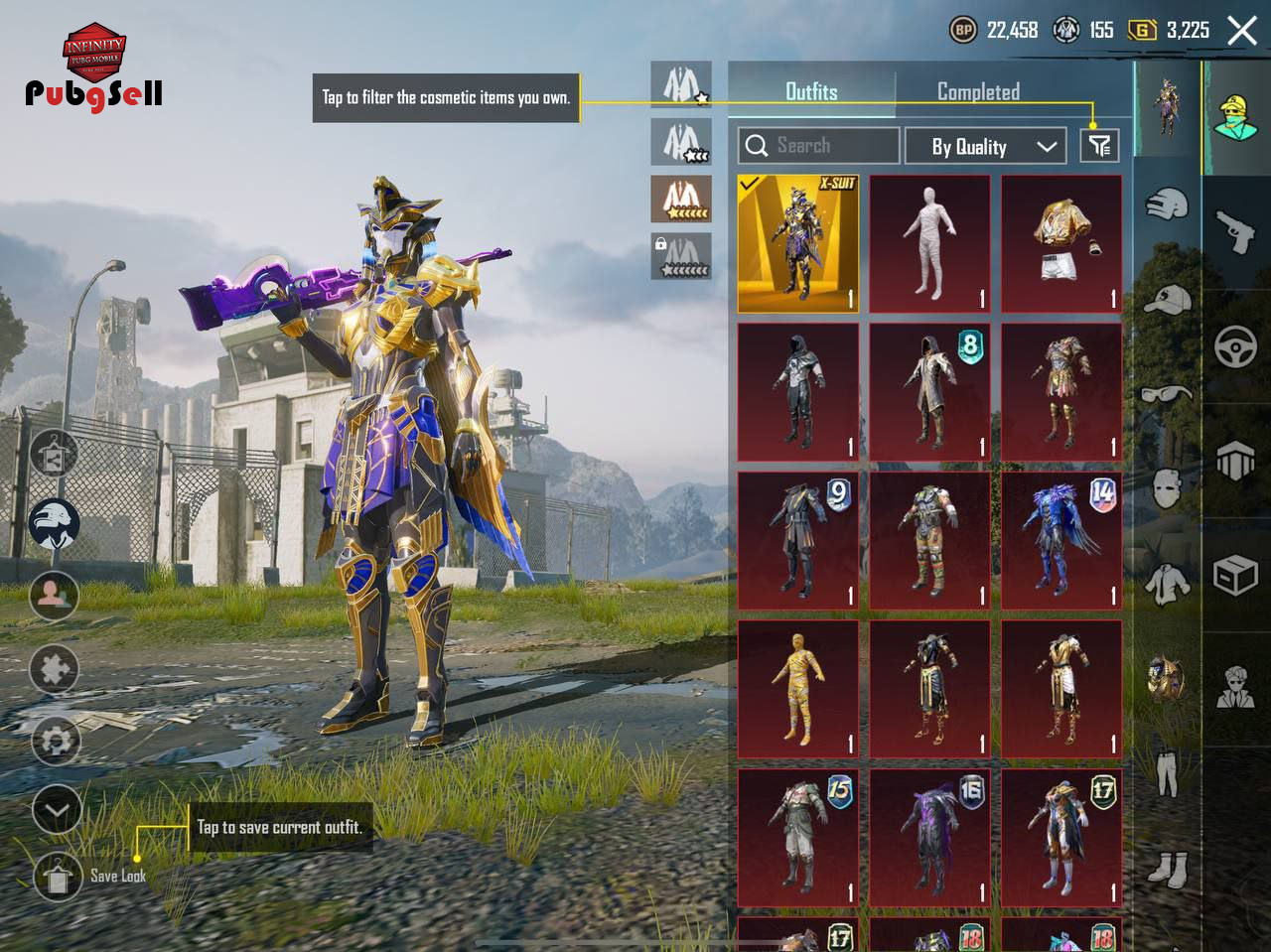Choose the baseball cap category
The width and height of the screenshot is (1271, 952).
click(x=1167, y=299)
